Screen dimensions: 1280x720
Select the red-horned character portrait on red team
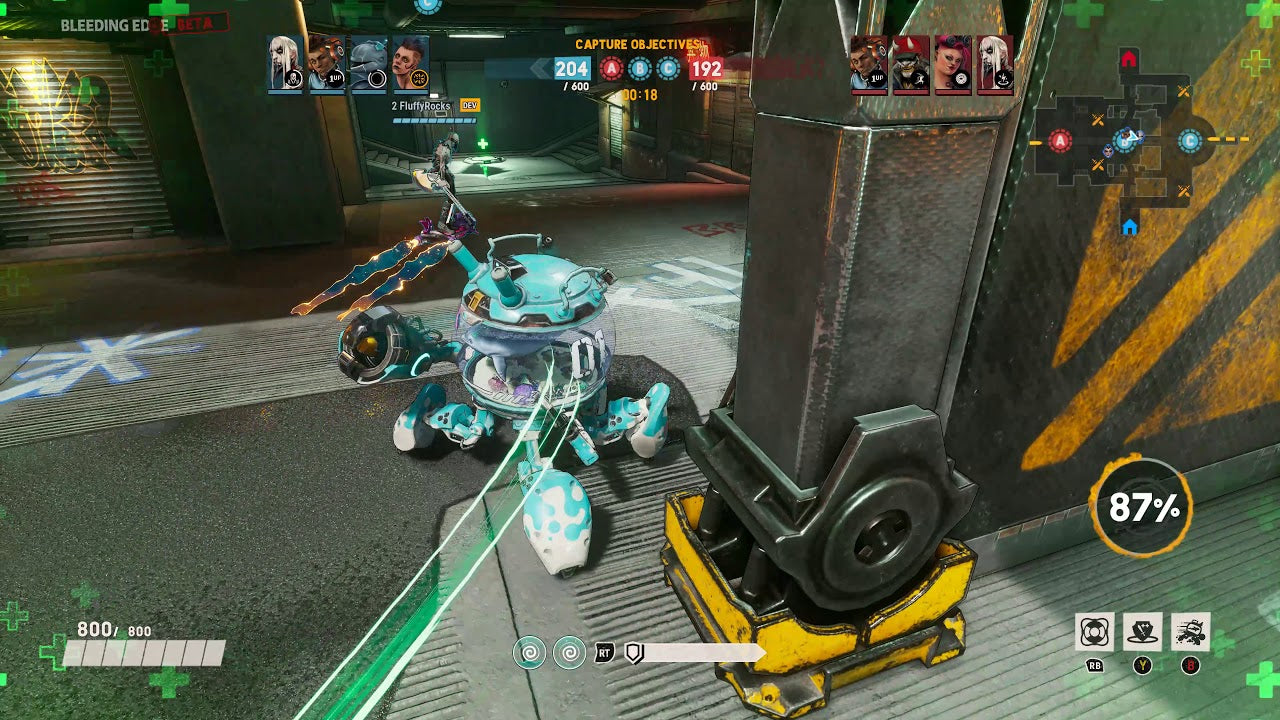click(911, 64)
